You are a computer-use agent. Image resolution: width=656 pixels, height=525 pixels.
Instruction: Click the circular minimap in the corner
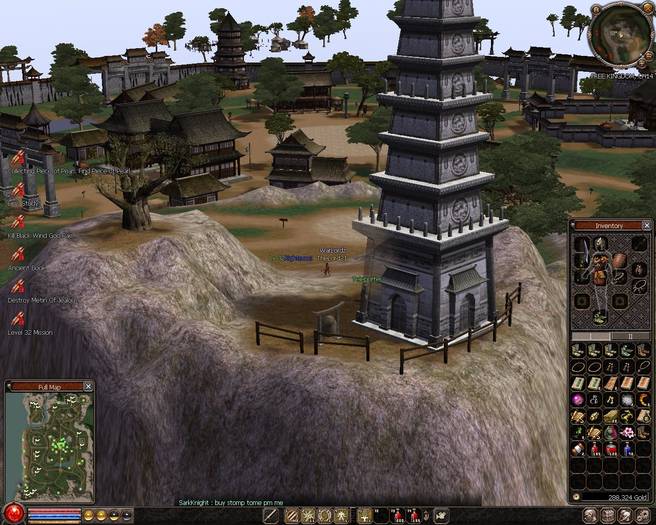pyautogui.click(x=618, y=33)
